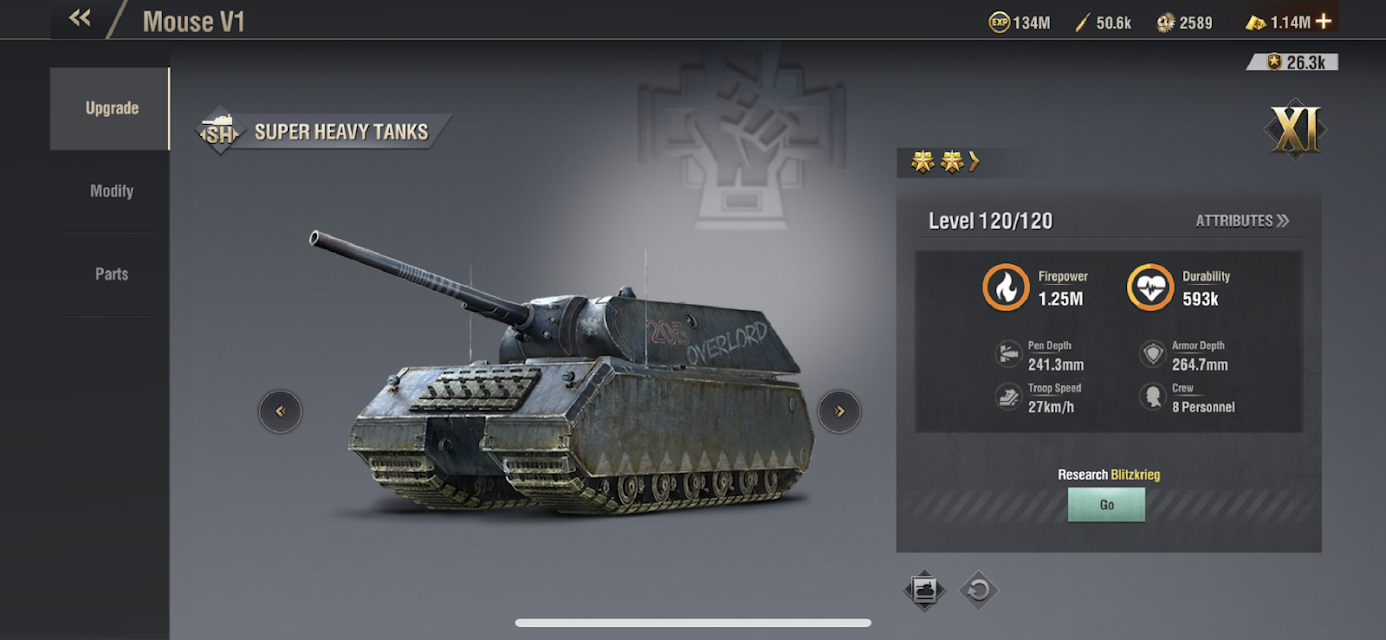This screenshot has height=640, width=1386.
Task: Tap the Firepower flame icon
Action: click(x=1005, y=288)
